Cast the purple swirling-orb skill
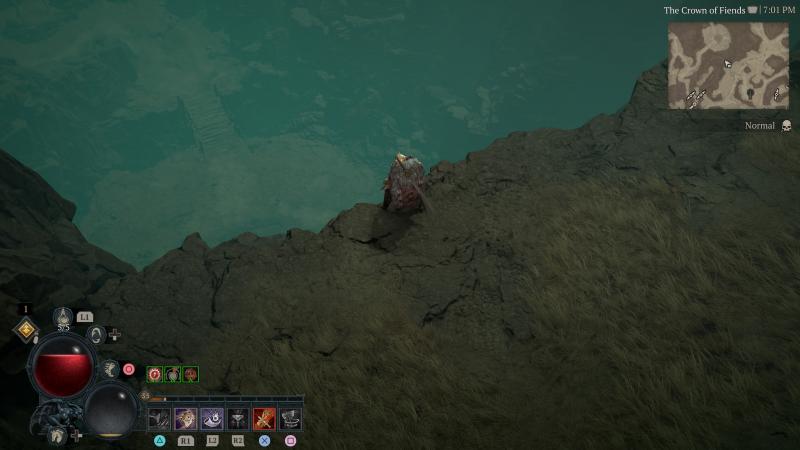The image size is (800, 450). pos(212,419)
